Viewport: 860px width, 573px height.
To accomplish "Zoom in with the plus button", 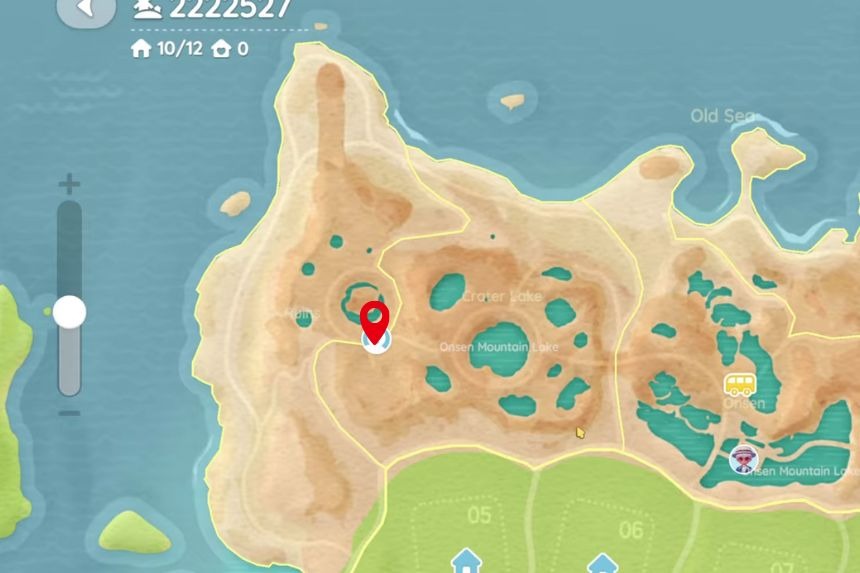I will (x=69, y=184).
